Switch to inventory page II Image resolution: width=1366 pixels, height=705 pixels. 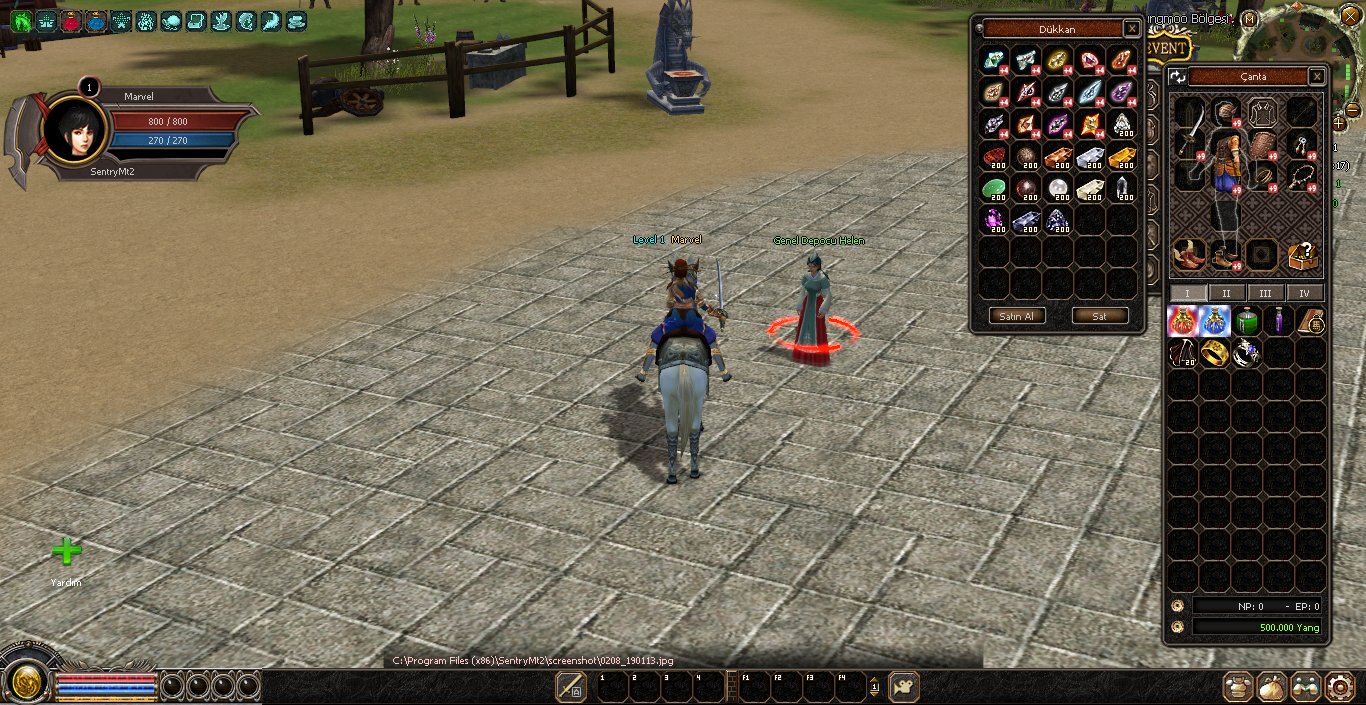click(x=1226, y=293)
